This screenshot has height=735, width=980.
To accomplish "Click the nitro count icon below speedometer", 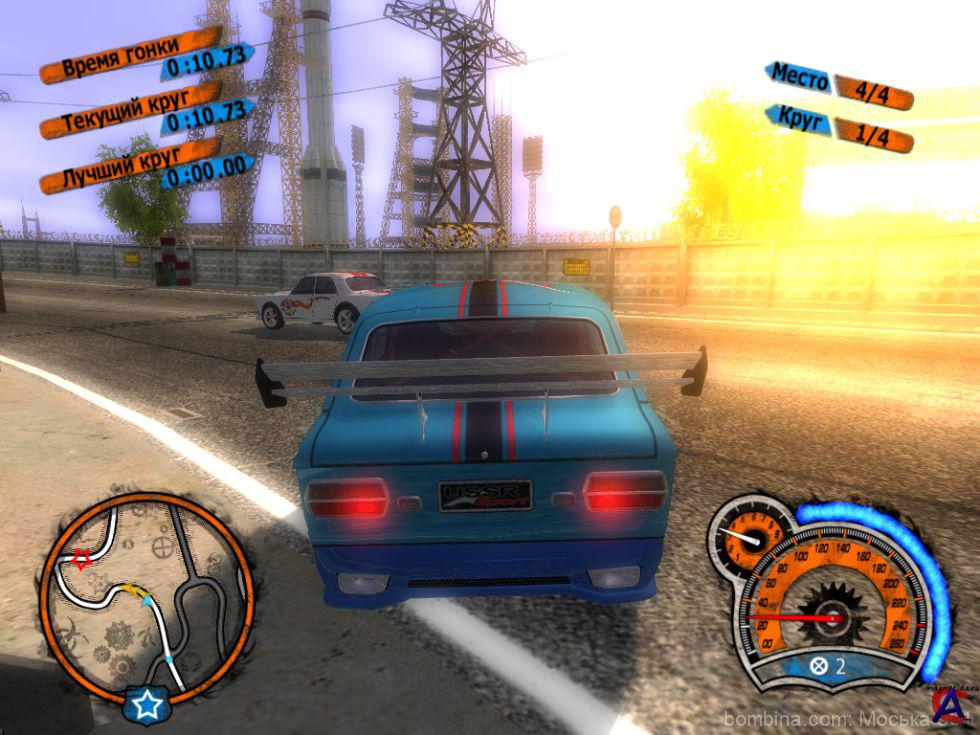I will [x=819, y=666].
